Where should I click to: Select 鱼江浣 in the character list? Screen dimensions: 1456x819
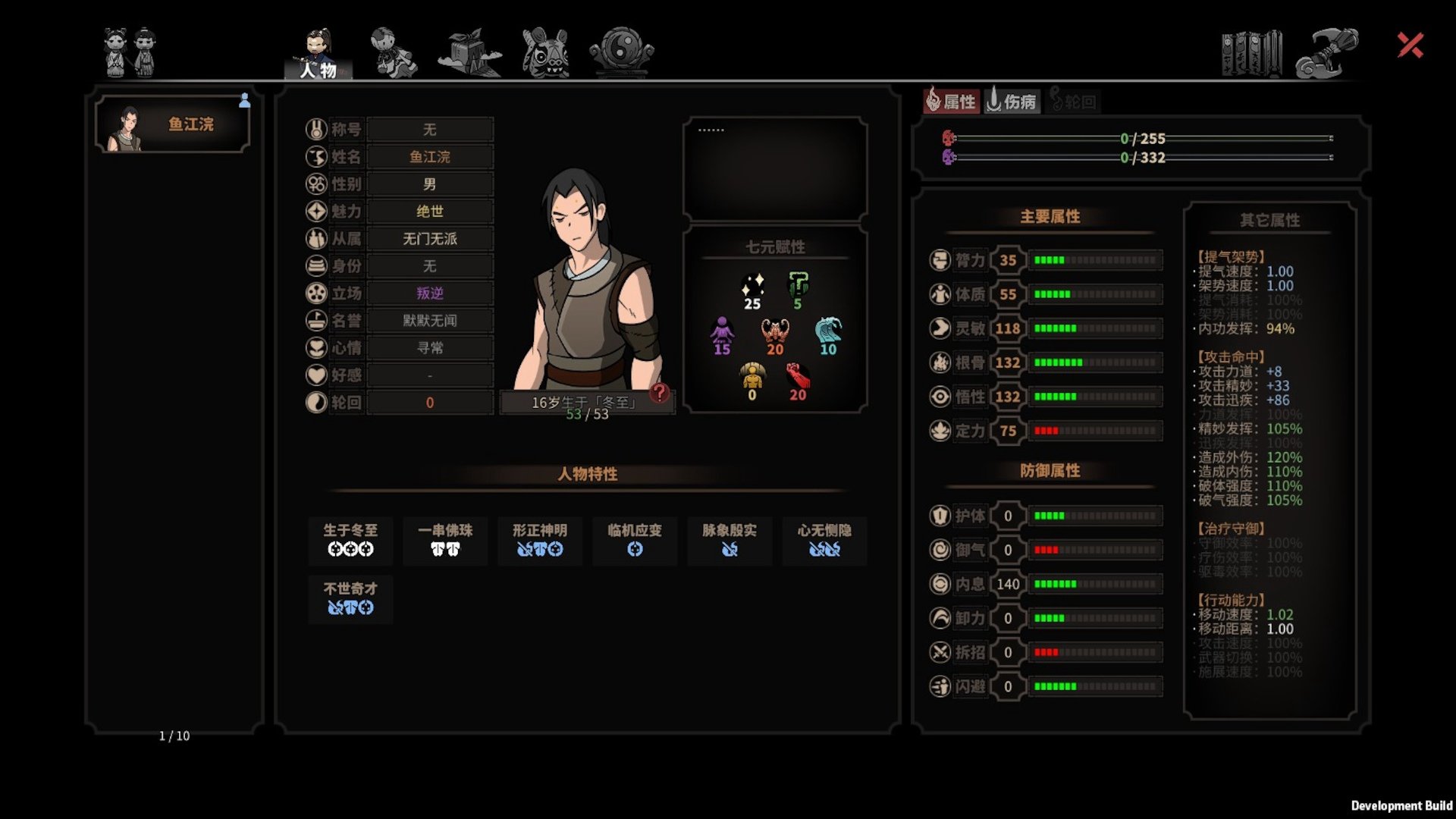point(173,124)
